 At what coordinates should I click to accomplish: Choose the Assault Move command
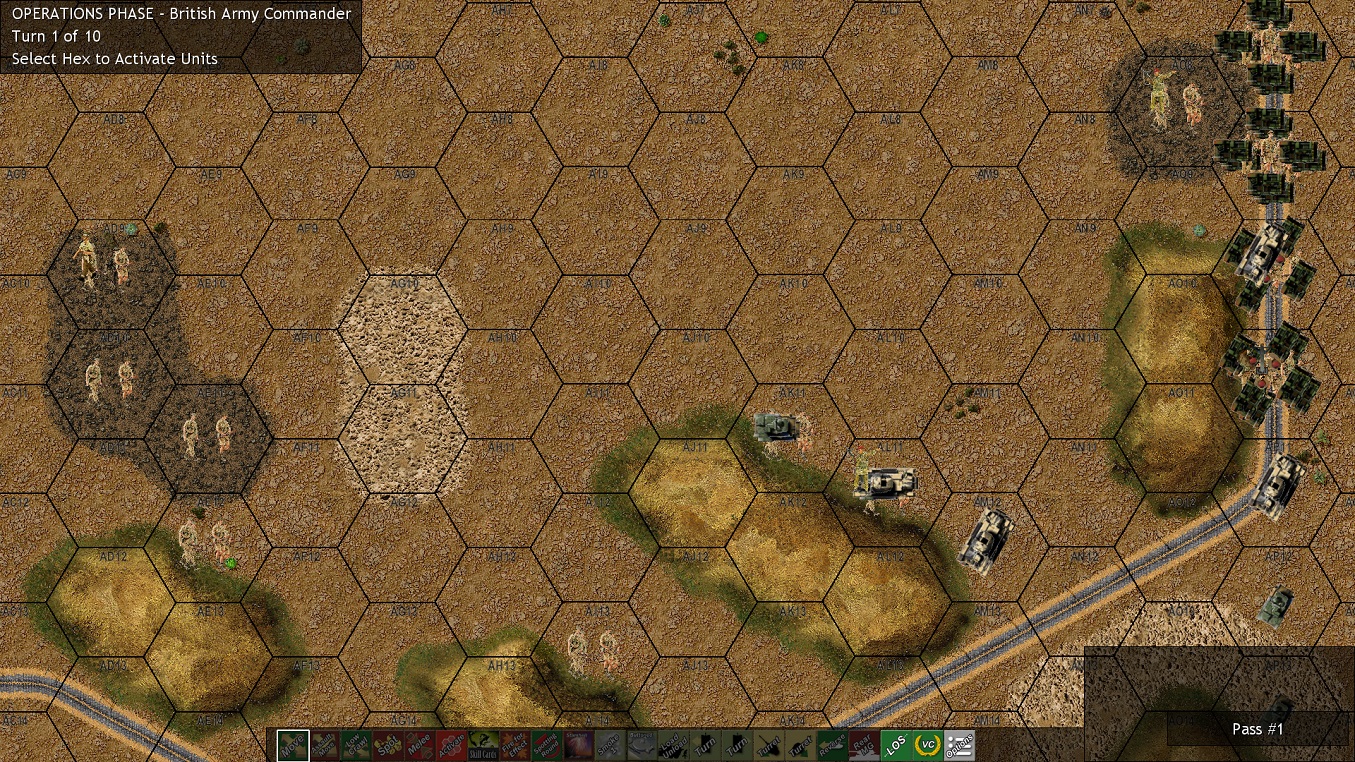click(x=325, y=746)
